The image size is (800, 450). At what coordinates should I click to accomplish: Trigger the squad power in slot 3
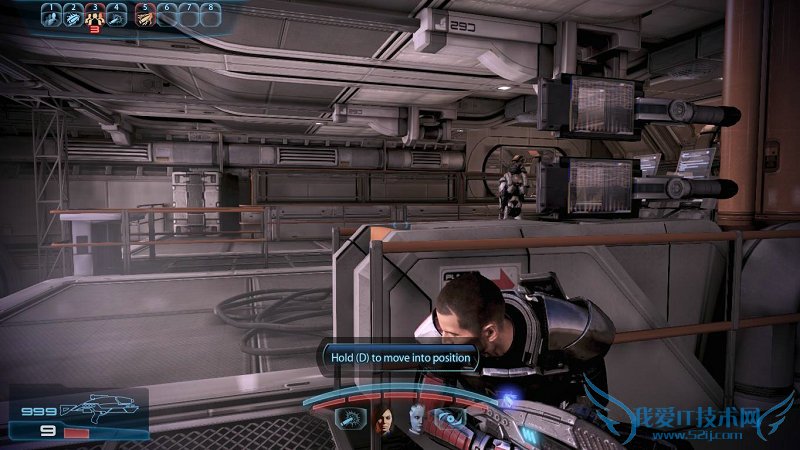pos(95,15)
